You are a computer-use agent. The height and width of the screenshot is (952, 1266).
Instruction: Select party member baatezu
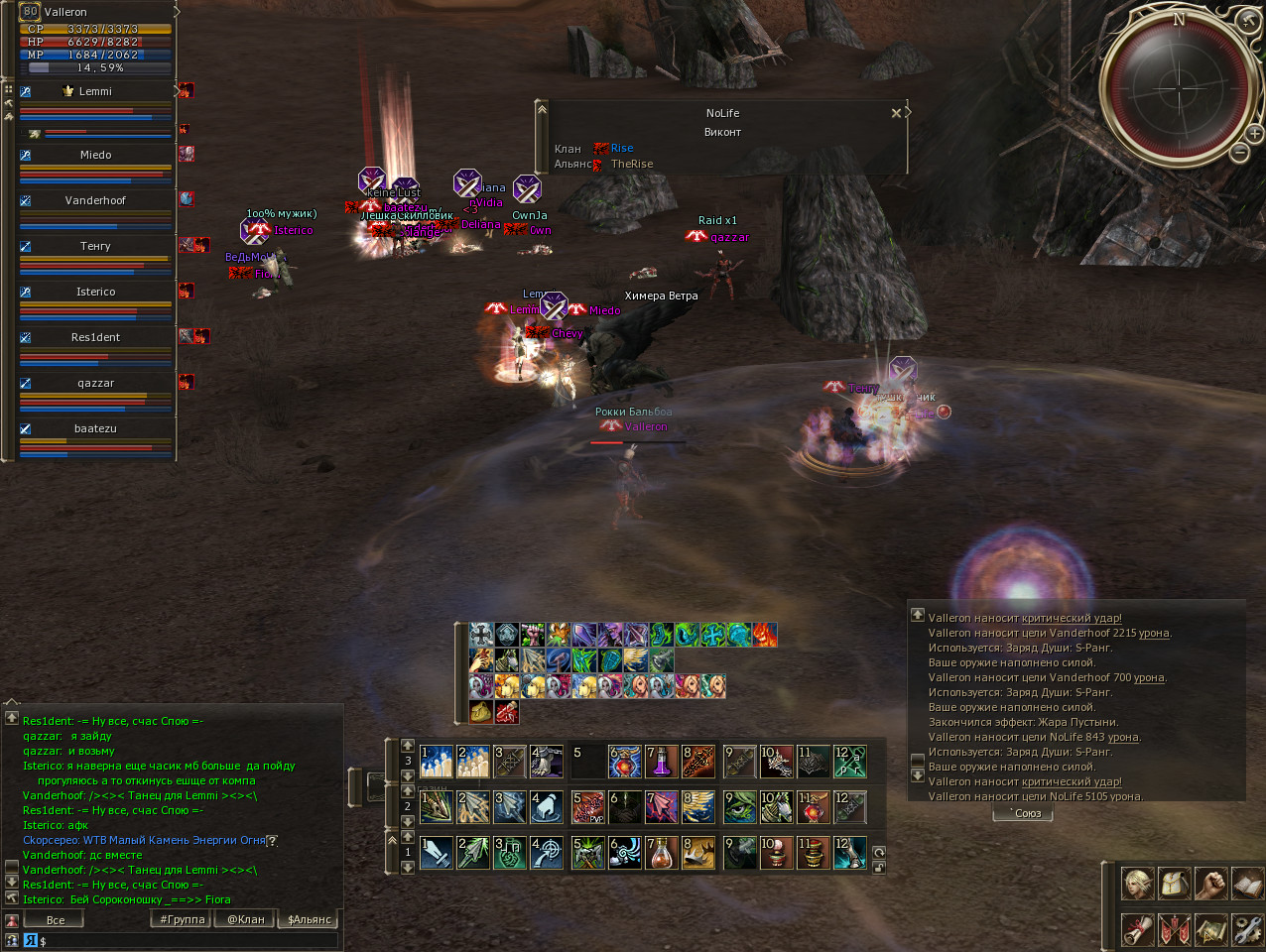coord(95,428)
